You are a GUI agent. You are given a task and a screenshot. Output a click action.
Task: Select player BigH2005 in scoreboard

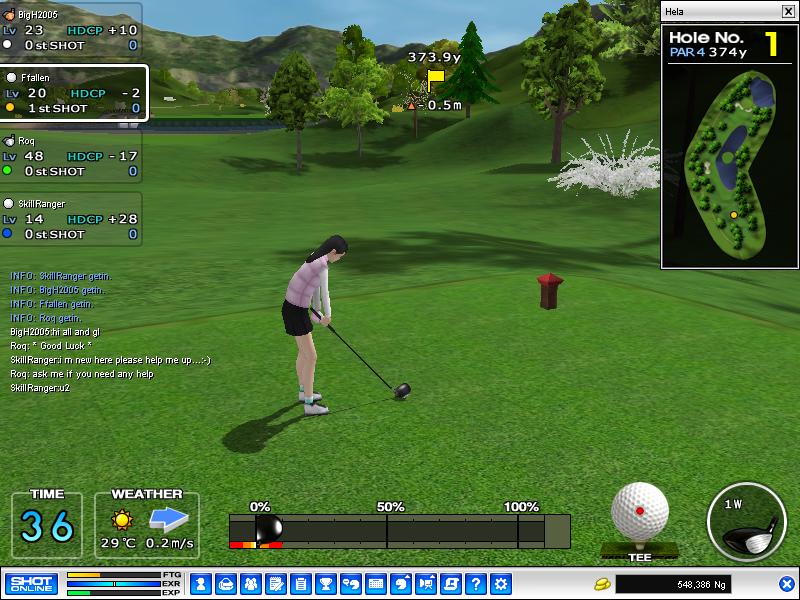coord(70,30)
